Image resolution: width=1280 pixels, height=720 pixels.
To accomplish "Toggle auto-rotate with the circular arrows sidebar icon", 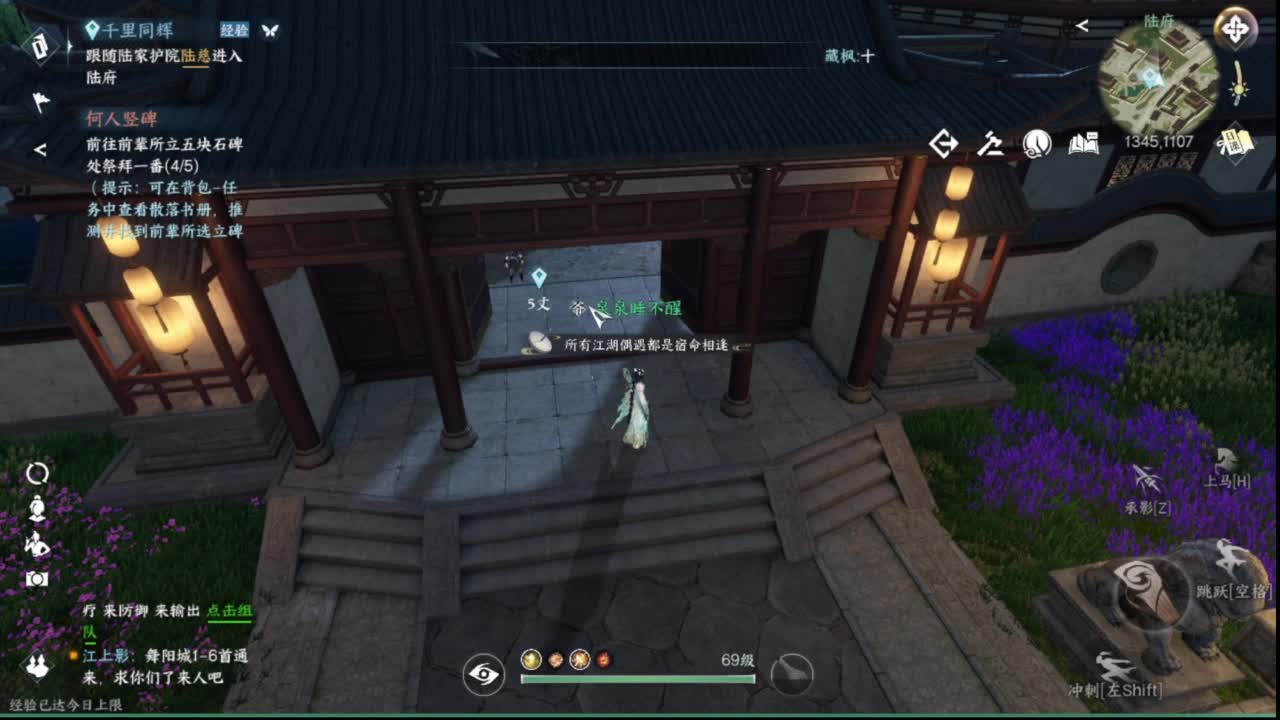I will click(x=37, y=475).
